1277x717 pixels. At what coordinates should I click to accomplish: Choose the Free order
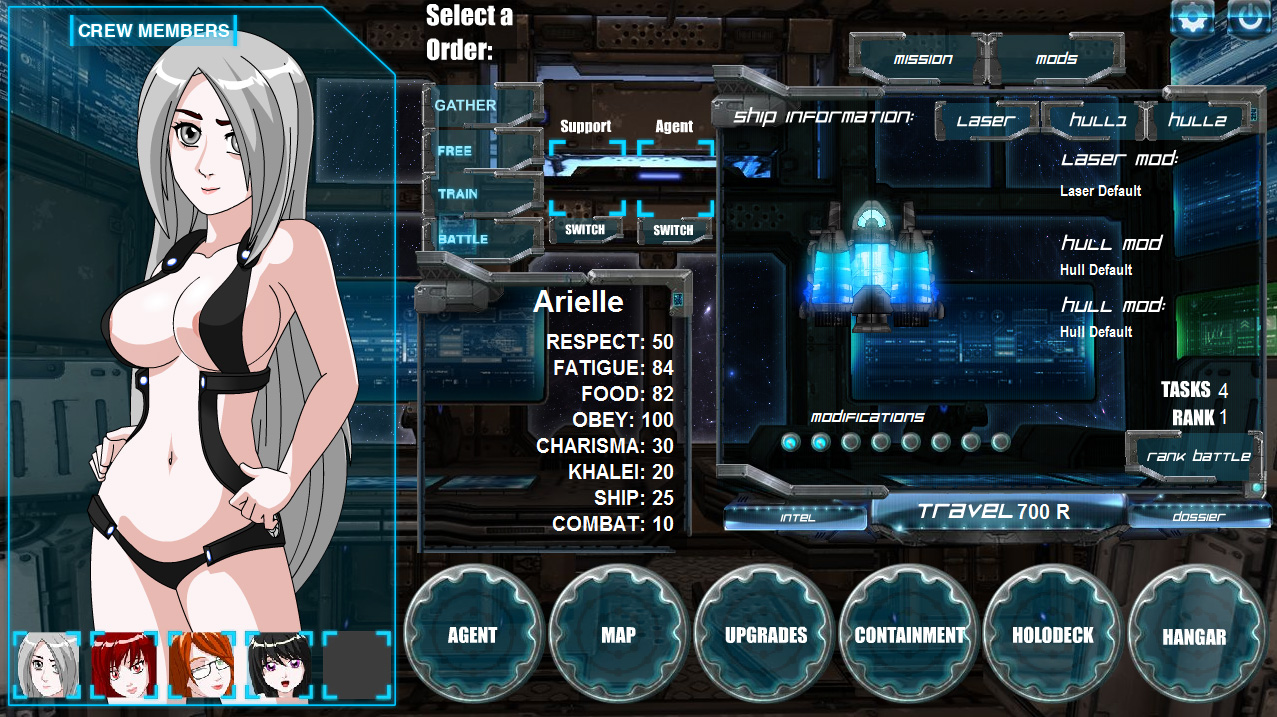[x=455, y=151]
